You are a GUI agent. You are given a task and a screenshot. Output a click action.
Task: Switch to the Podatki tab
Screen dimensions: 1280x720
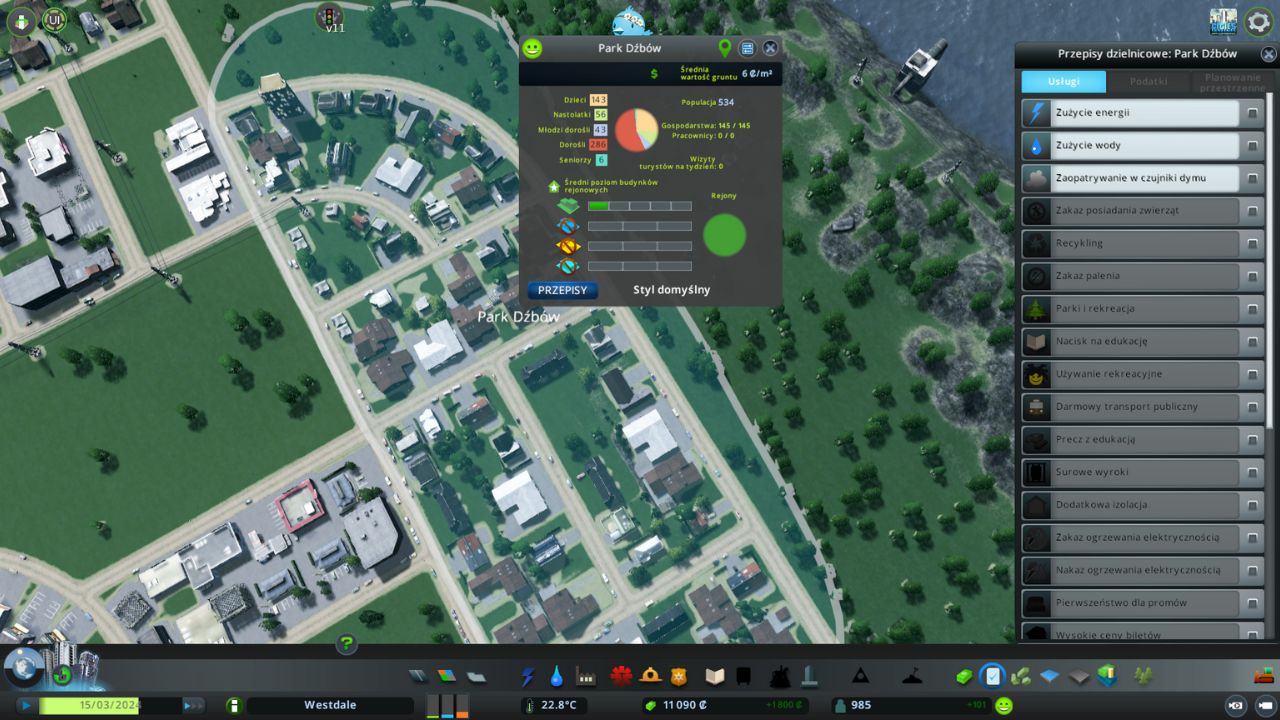1148,82
